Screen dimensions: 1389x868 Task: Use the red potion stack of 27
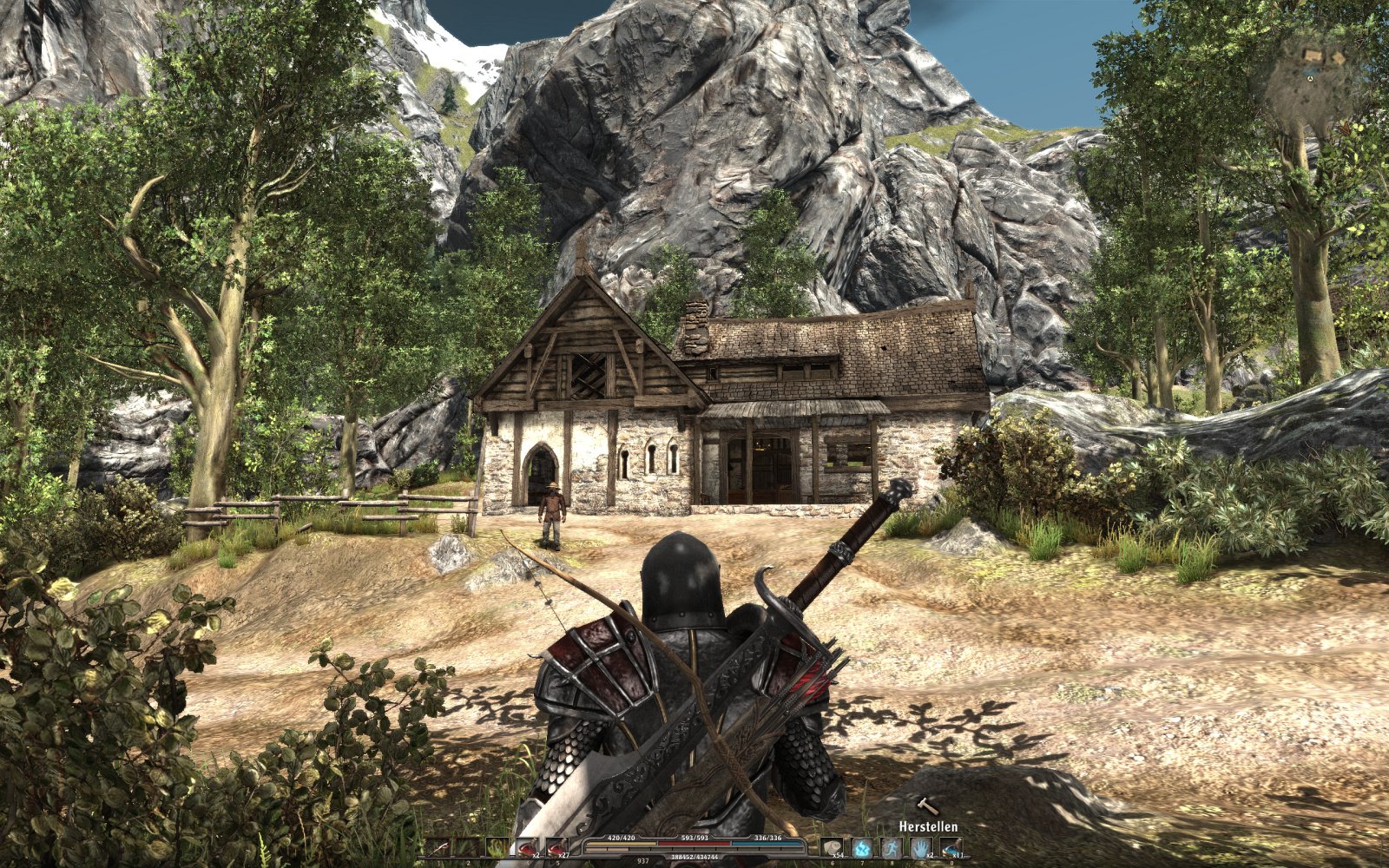(x=556, y=847)
